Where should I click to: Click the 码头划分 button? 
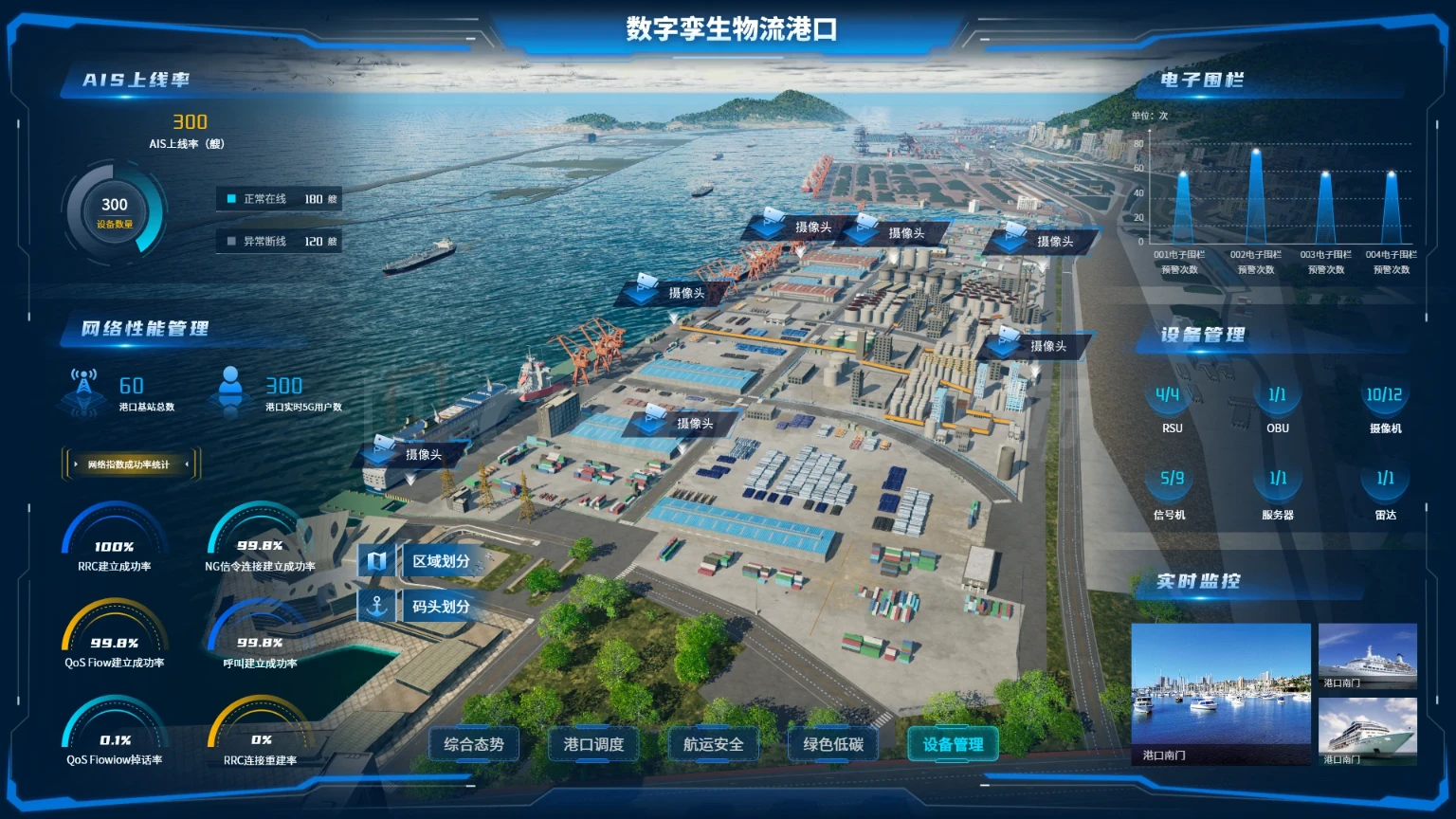click(428, 607)
